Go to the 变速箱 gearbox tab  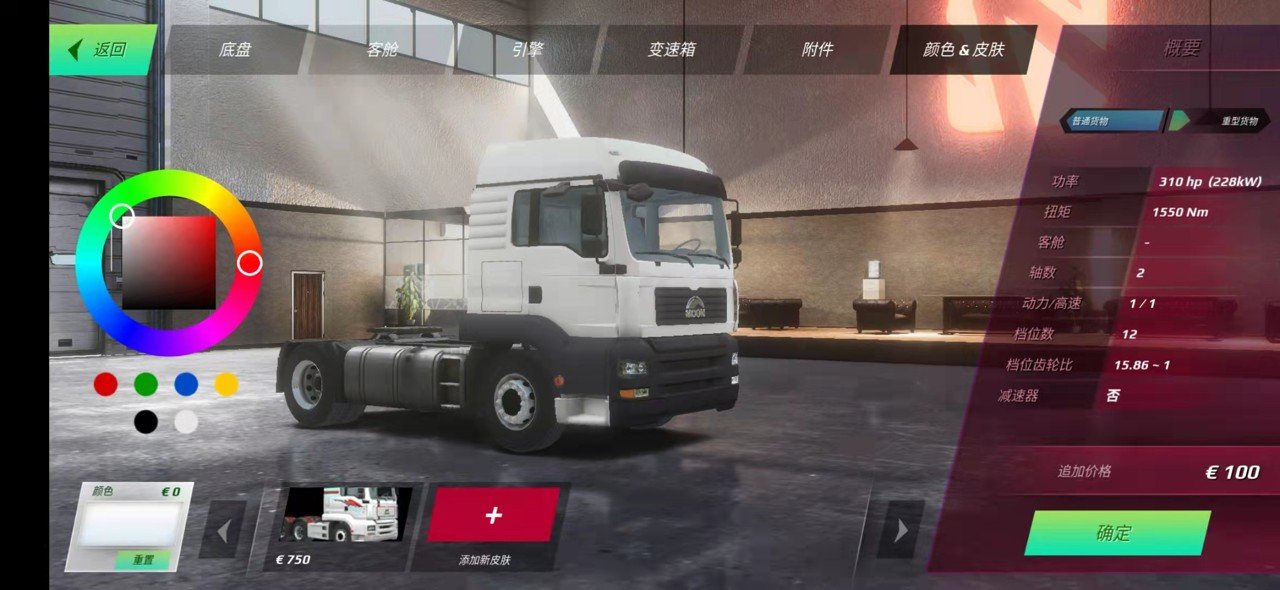[672, 50]
